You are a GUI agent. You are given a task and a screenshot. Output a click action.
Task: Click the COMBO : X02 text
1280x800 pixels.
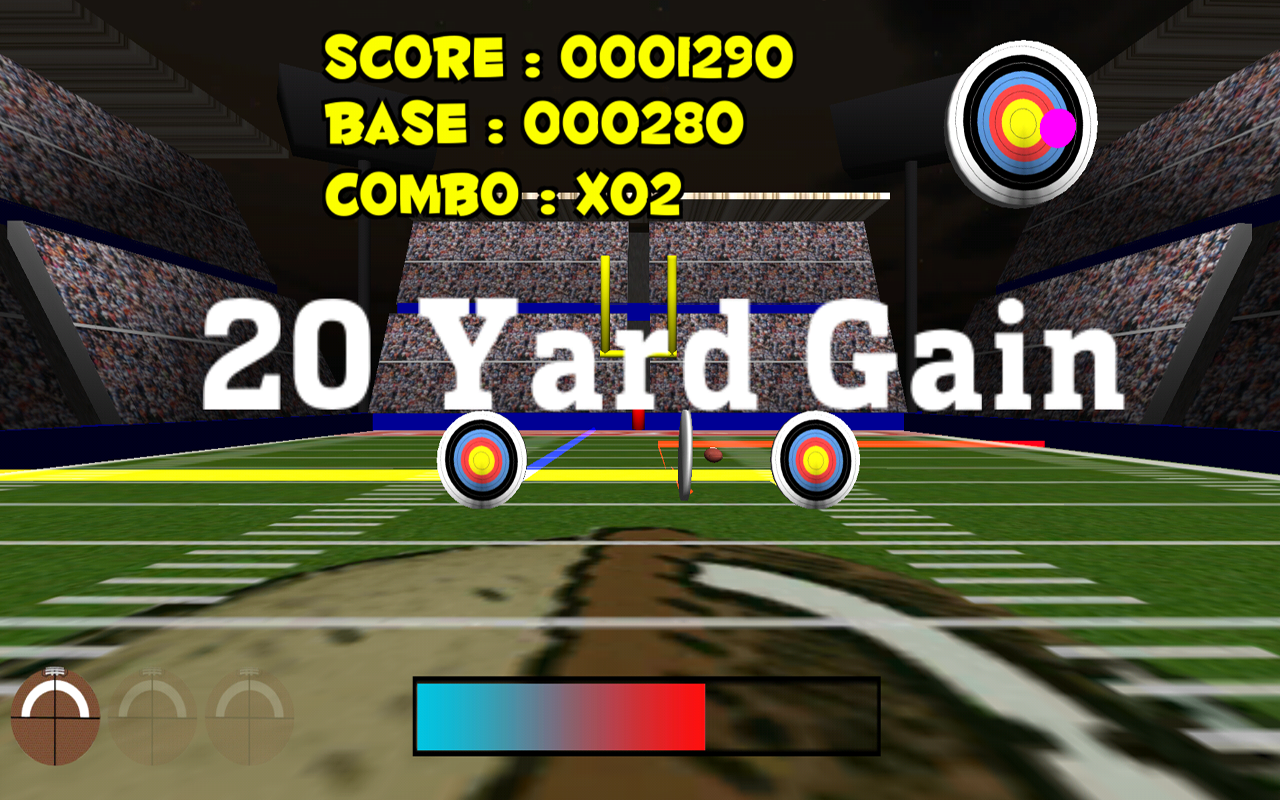(505, 194)
